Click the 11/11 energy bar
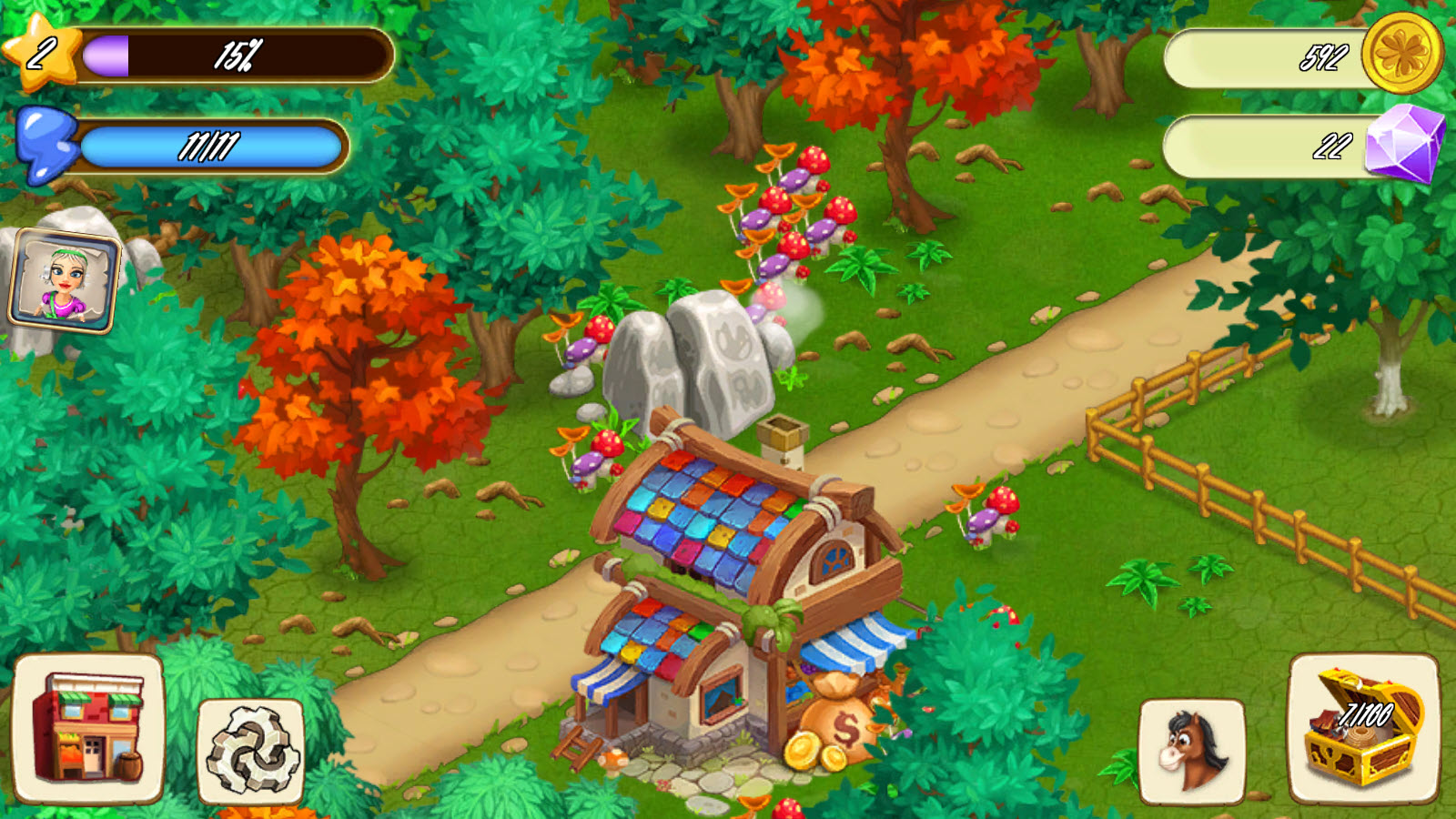1456x819 pixels. click(x=214, y=144)
